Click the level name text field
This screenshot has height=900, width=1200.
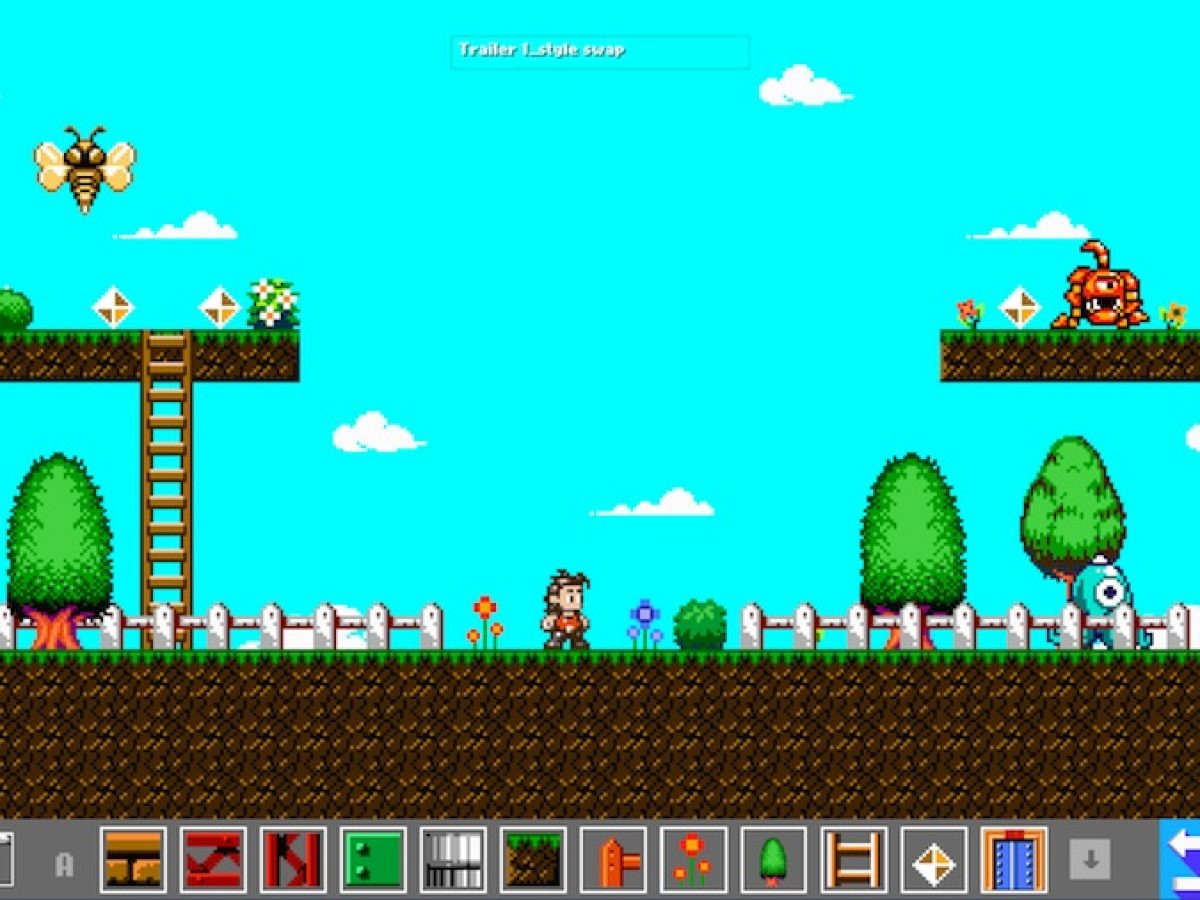tap(599, 51)
